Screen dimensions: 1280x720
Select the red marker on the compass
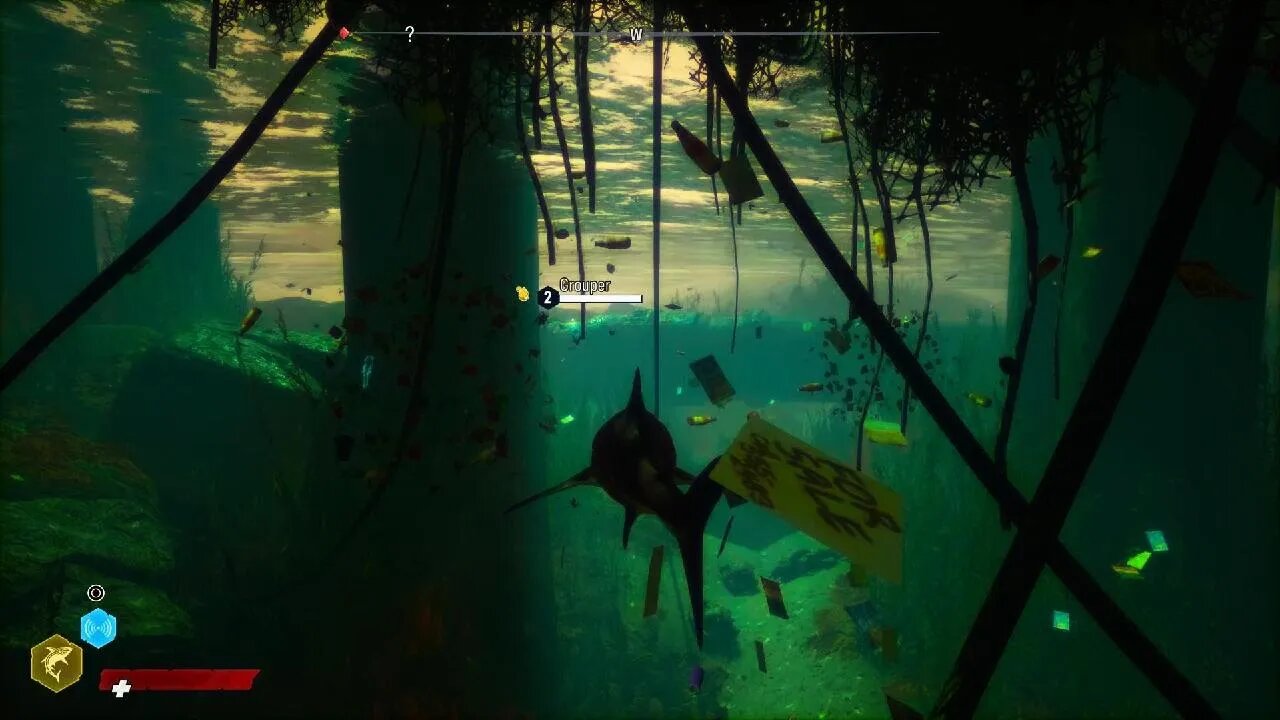click(344, 33)
